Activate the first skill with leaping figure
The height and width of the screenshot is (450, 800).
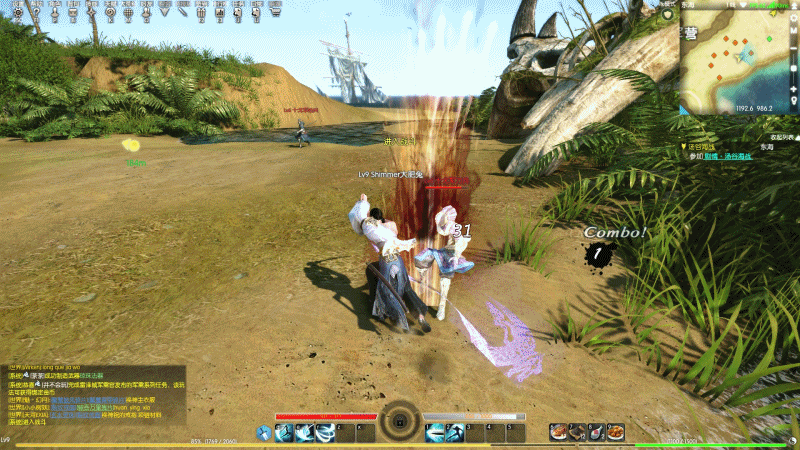point(284,432)
